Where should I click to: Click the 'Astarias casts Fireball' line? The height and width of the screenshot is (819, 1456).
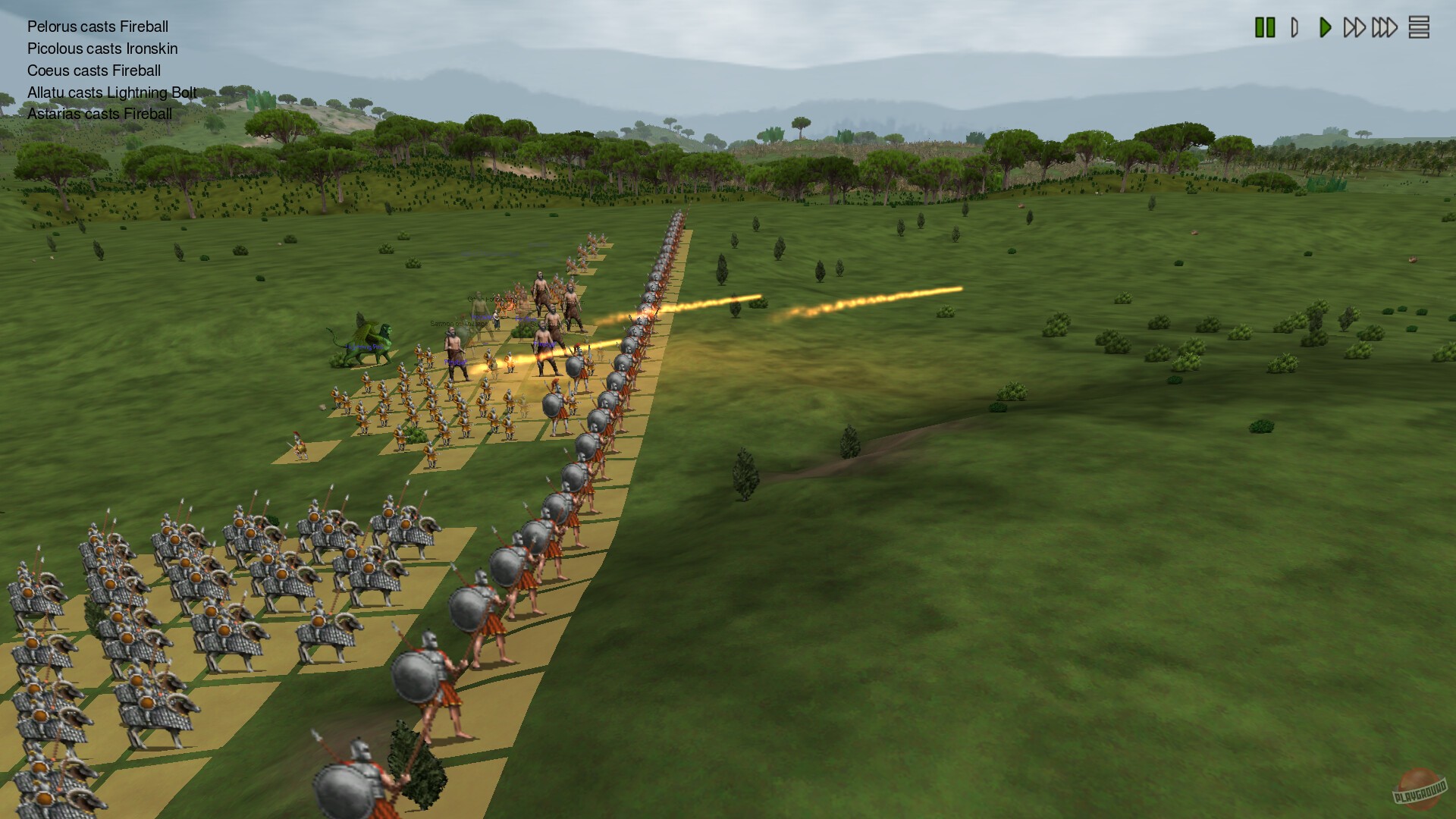tap(99, 114)
